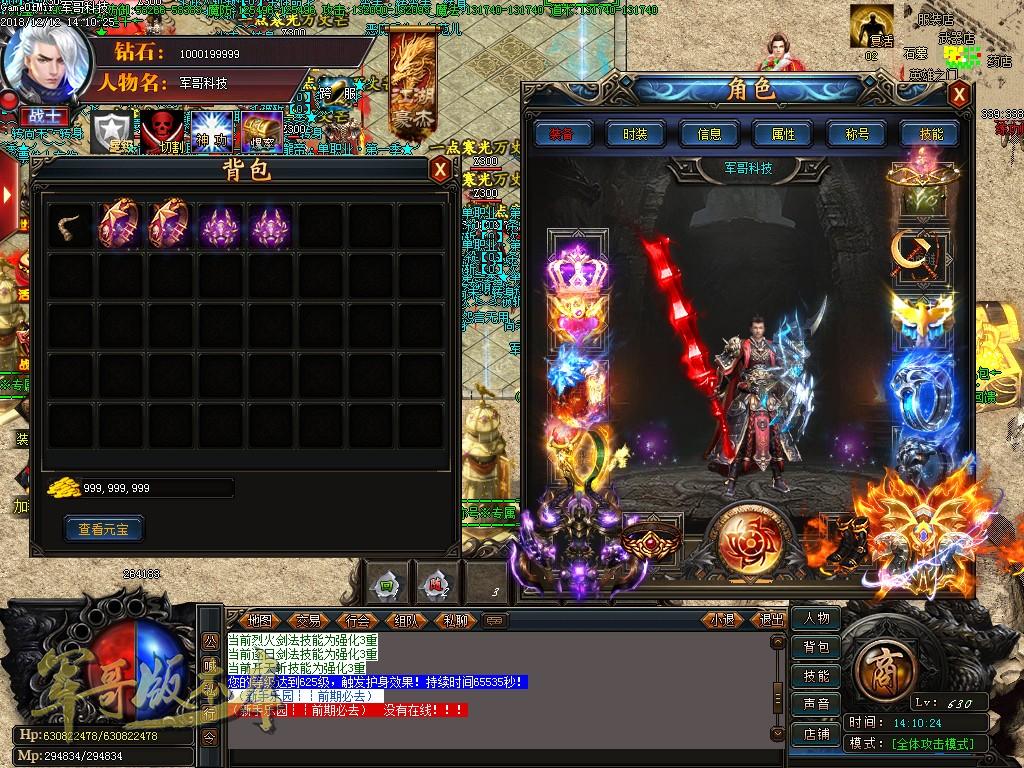
Task: Show the 属性 attributes tab
Action: pos(783,134)
